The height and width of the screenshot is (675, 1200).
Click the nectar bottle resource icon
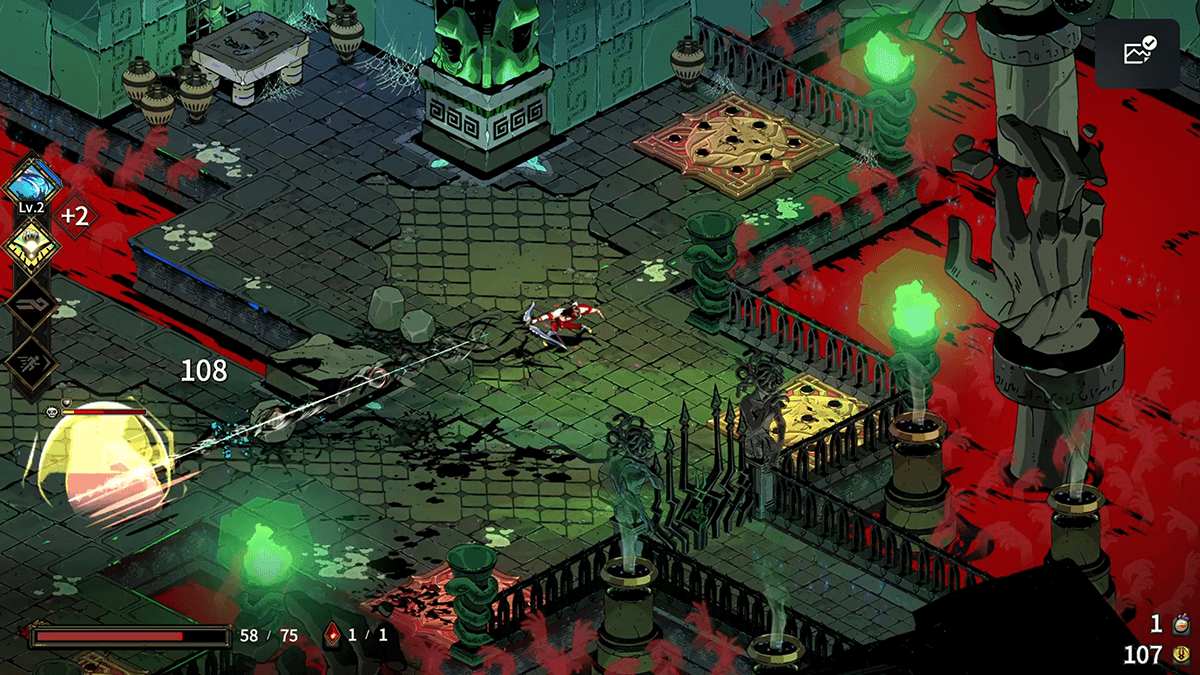tap(1180, 625)
